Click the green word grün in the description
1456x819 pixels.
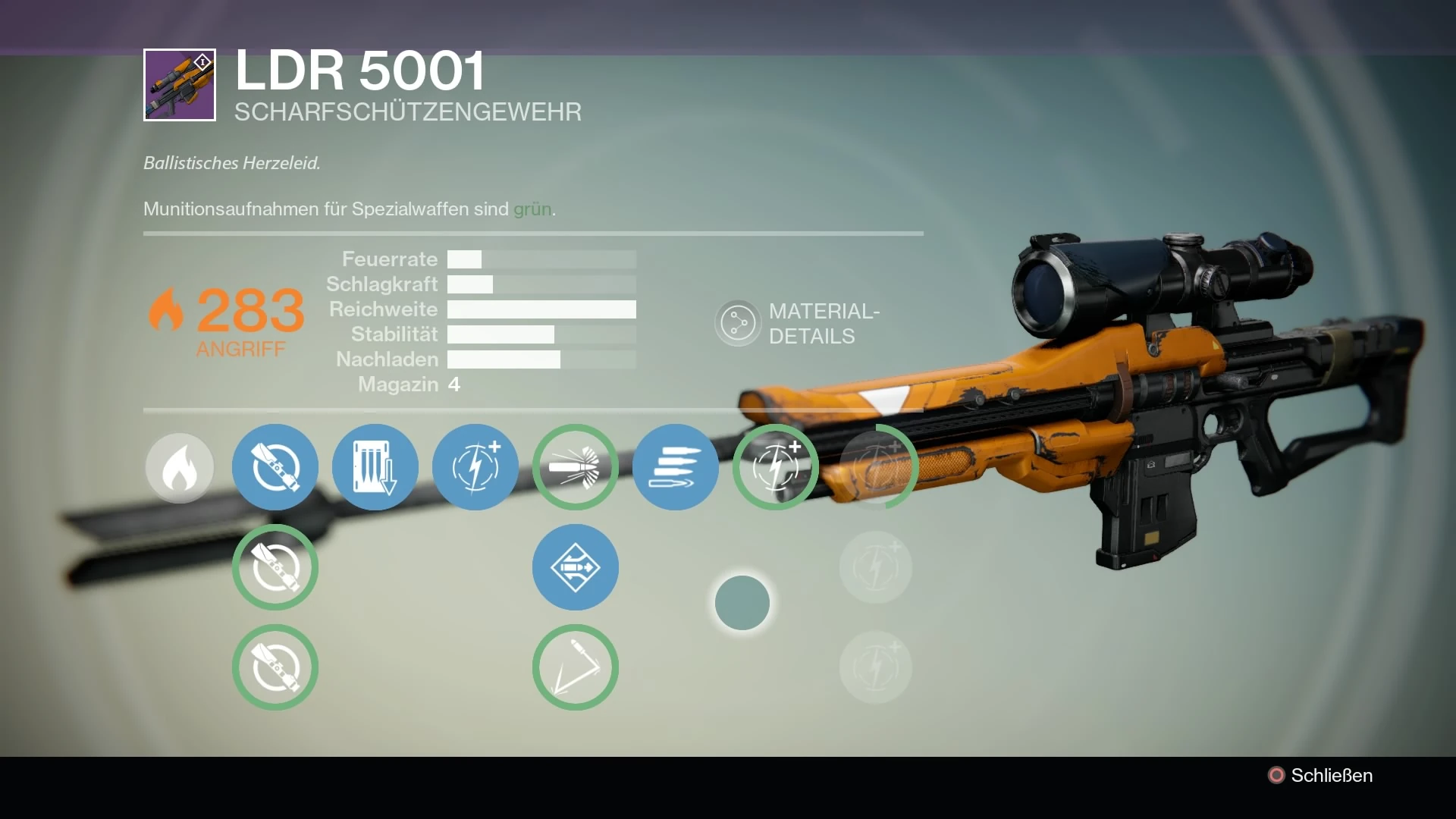point(532,209)
